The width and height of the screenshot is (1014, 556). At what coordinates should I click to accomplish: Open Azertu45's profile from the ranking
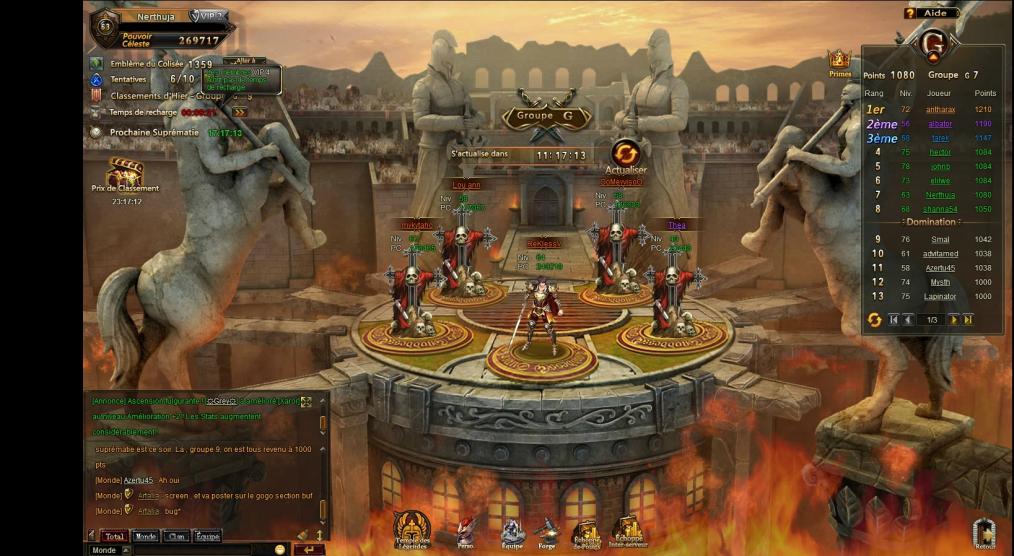click(940, 268)
